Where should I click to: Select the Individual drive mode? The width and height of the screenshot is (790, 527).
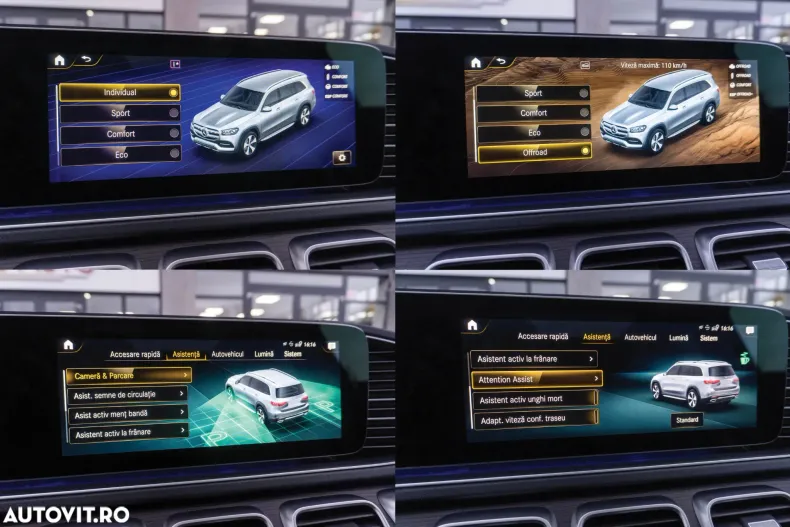(120, 92)
